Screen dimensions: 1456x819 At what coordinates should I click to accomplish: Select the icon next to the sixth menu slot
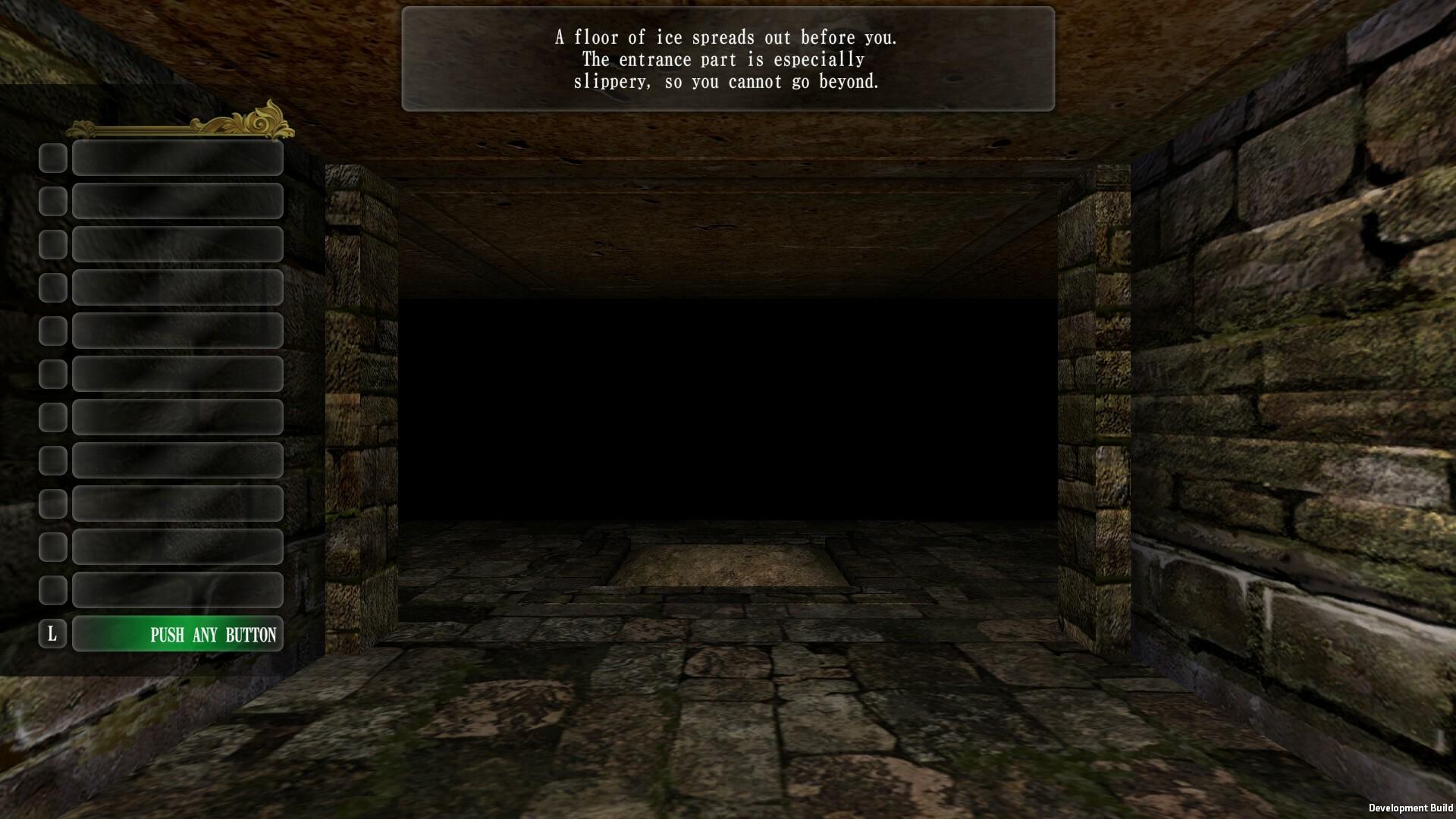coord(52,373)
